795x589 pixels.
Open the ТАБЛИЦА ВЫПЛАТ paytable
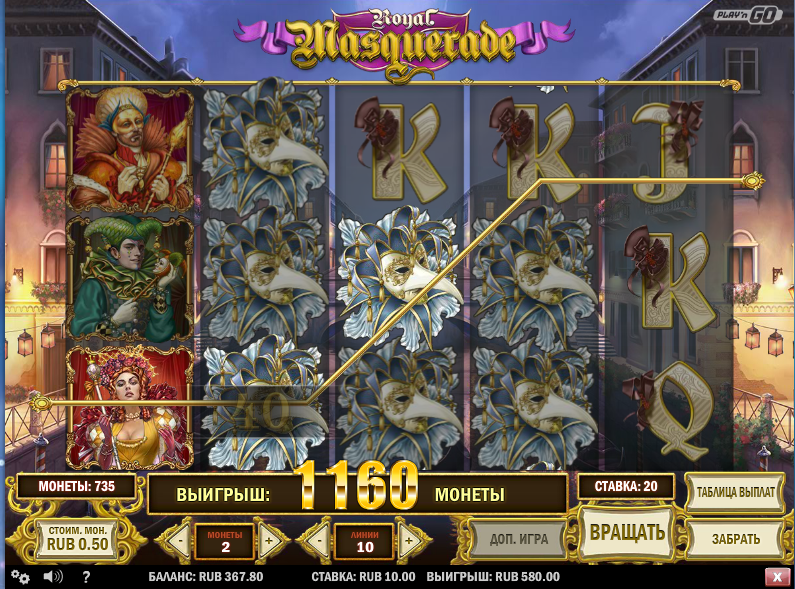(735, 493)
